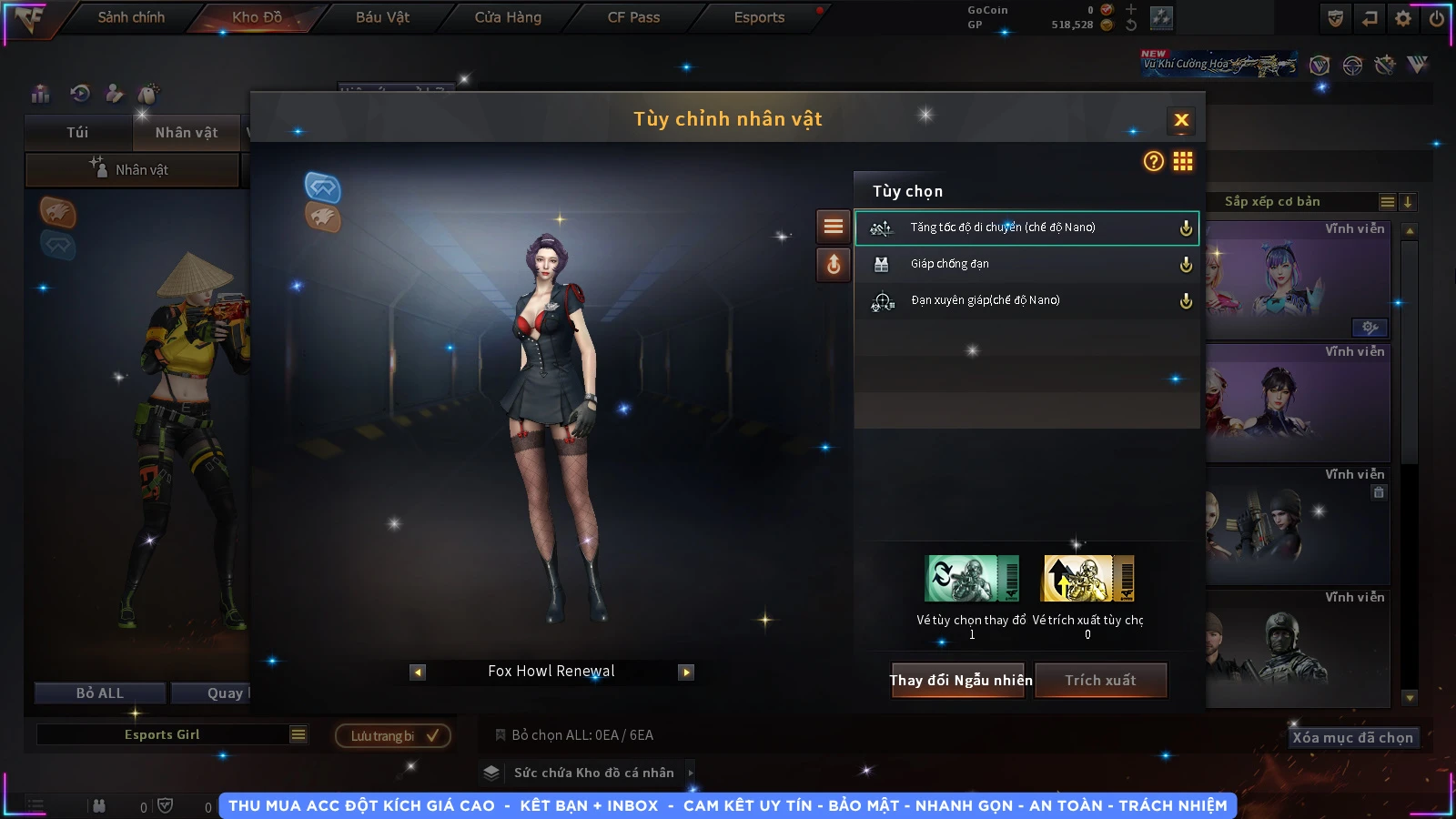This screenshot has width=1456, height=819.
Task: Switch to the Báu Vật tab
Action: point(382,17)
